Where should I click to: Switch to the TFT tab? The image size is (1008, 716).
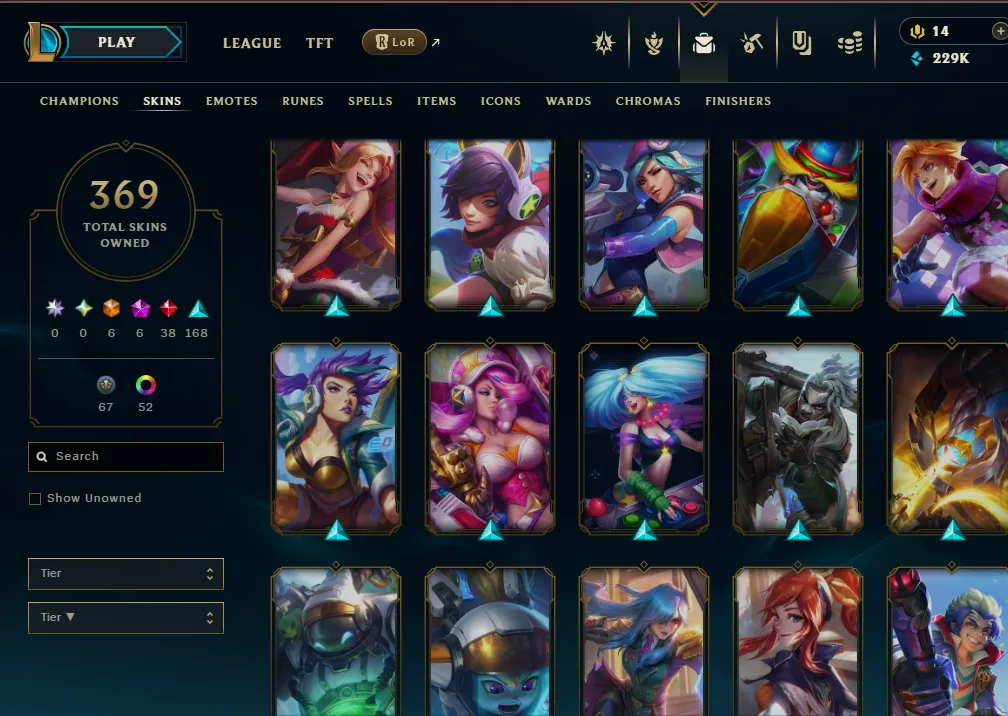tap(320, 43)
